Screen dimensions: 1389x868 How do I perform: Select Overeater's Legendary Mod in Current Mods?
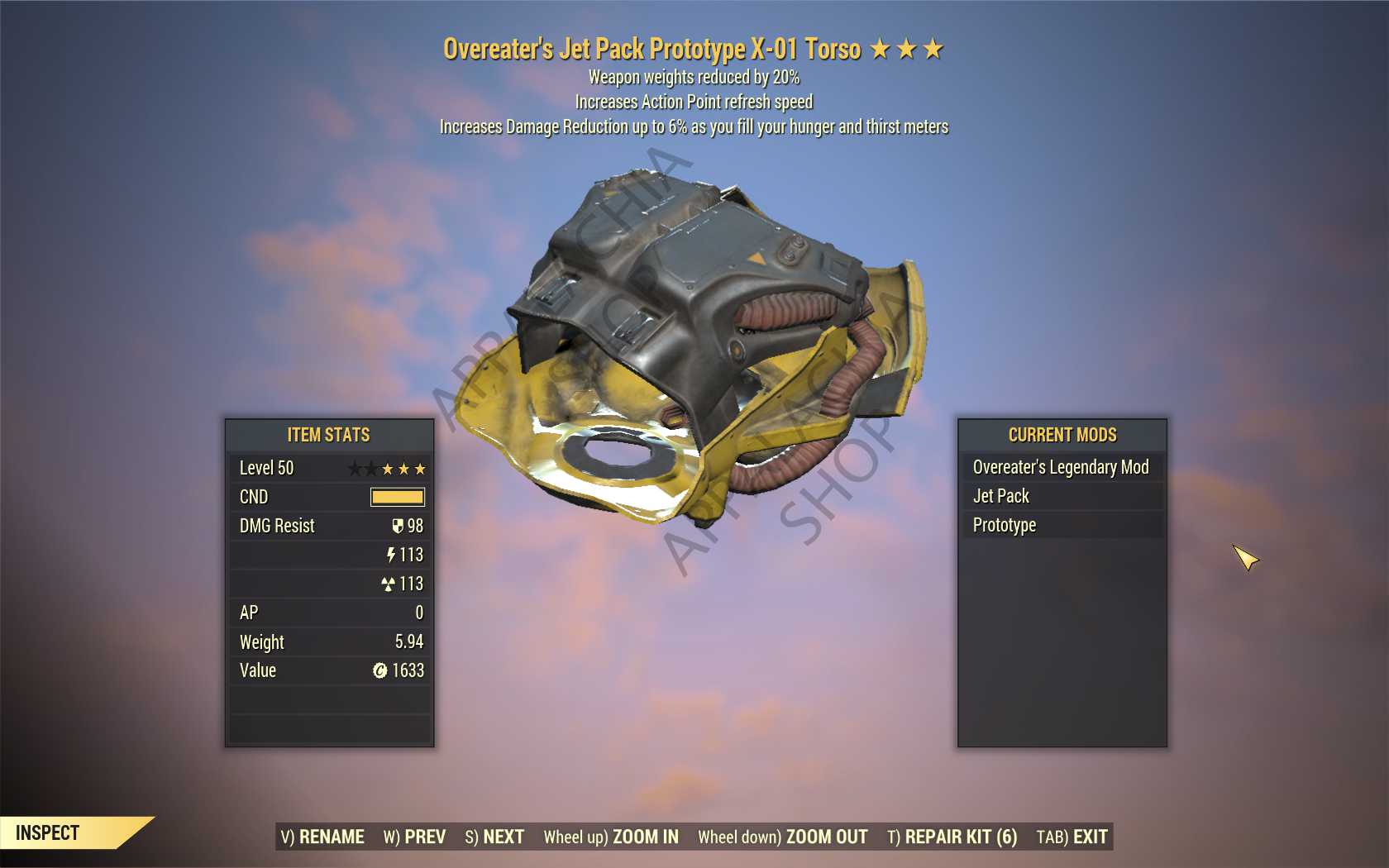(1061, 467)
